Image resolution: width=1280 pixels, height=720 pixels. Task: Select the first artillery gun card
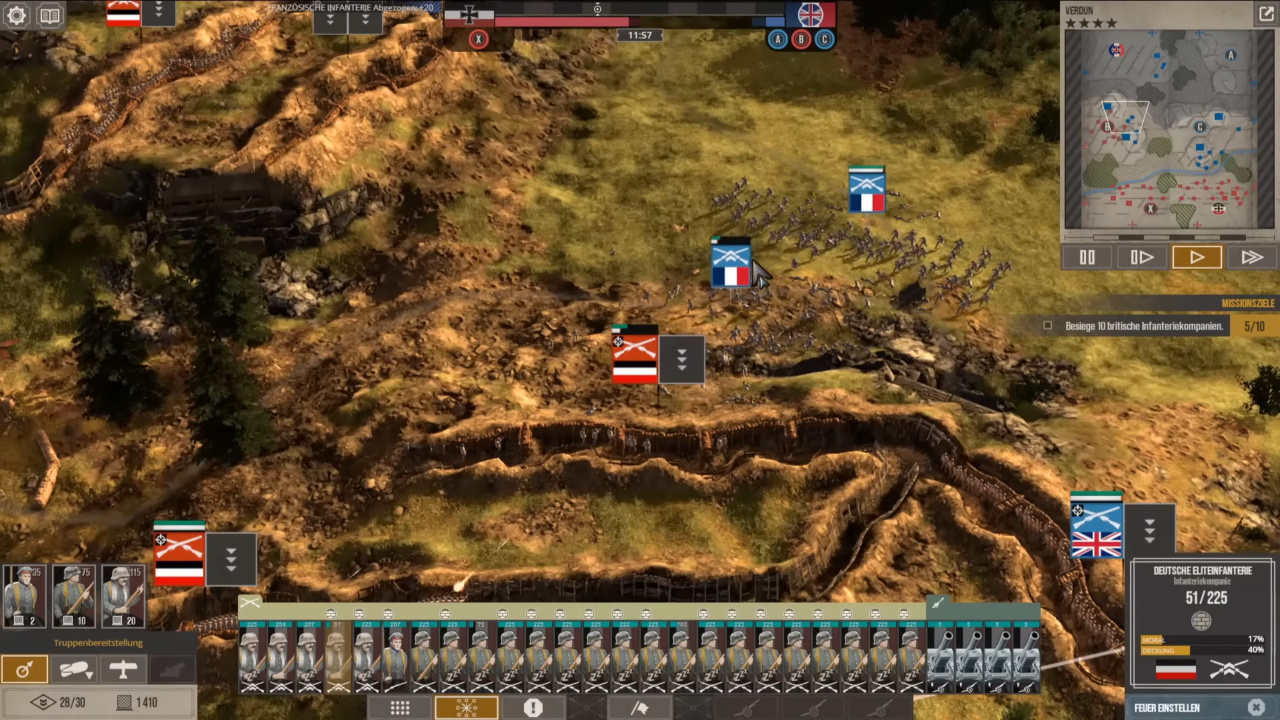pos(941,655)
